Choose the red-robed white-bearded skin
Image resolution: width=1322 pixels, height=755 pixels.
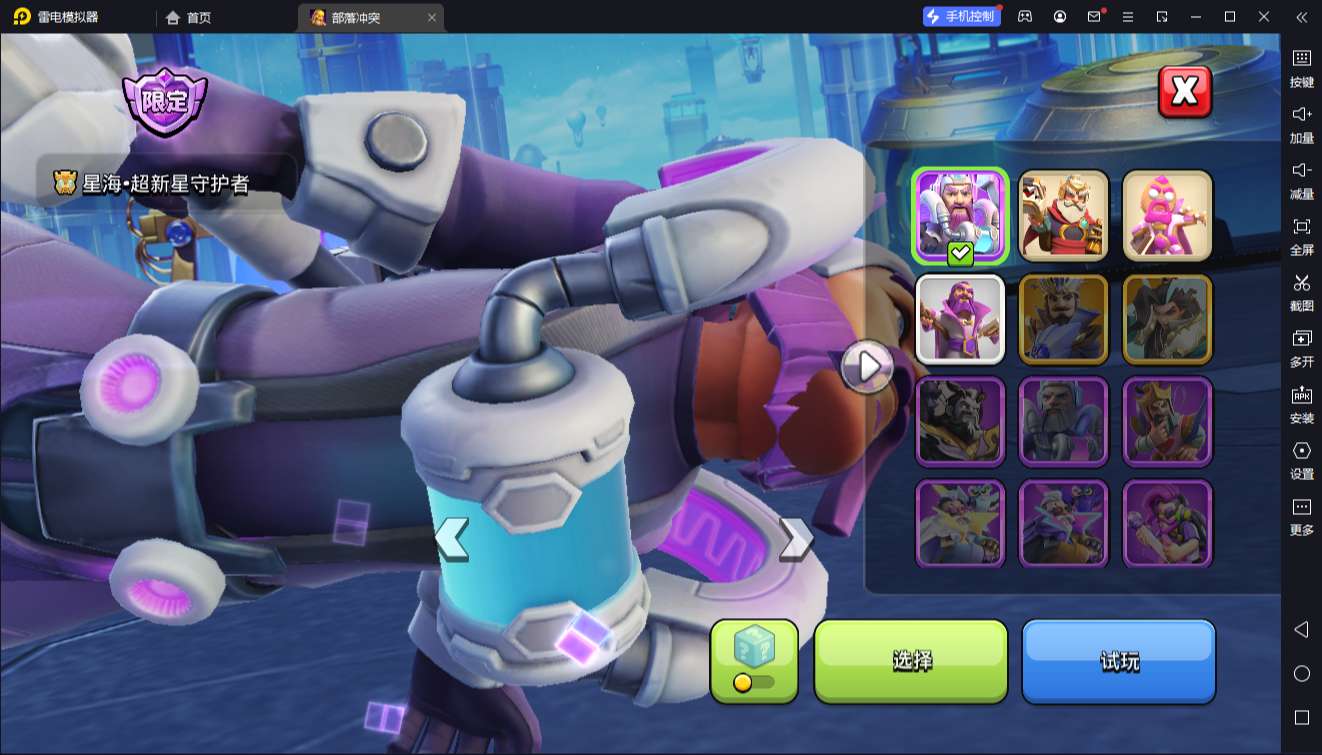click(1064, 216)
